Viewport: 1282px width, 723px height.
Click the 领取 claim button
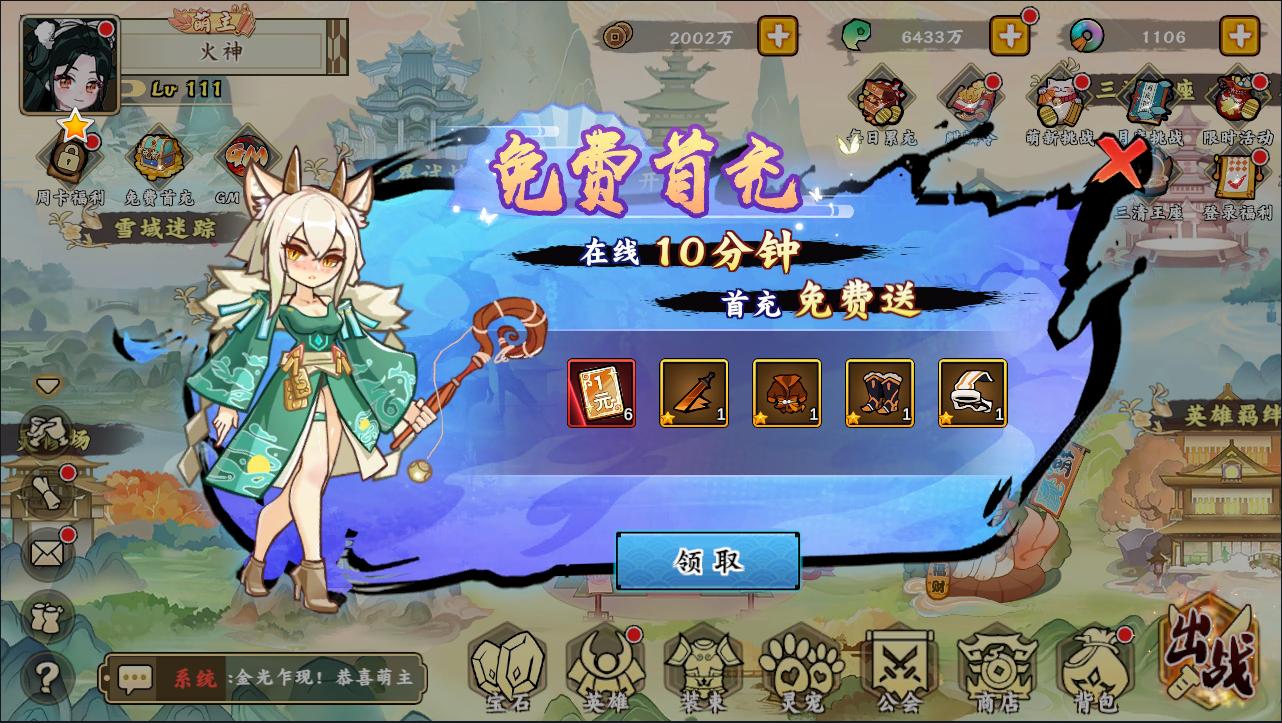pos(706,561)
